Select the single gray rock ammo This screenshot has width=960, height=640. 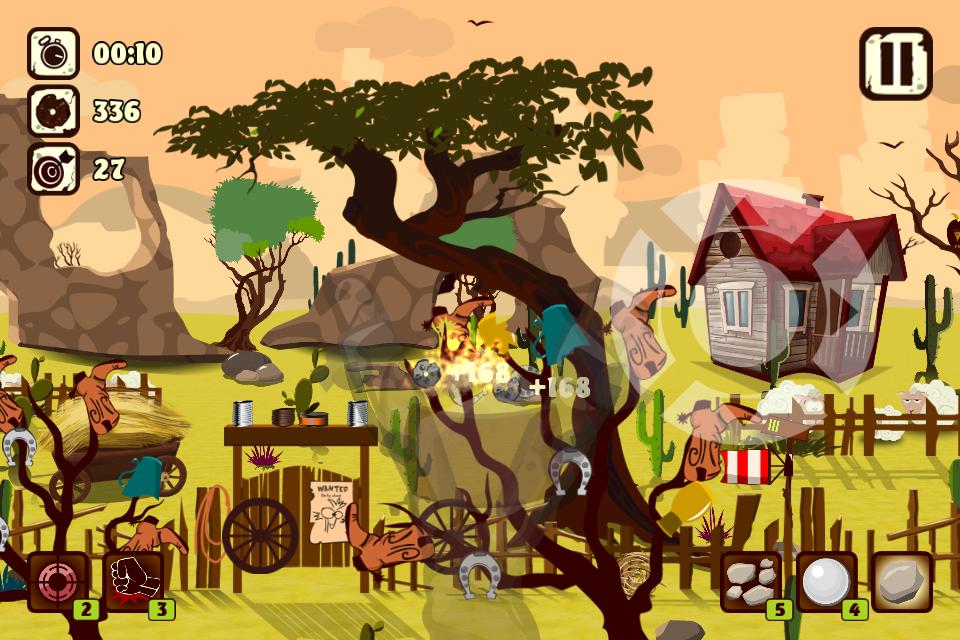click(902, 581)
